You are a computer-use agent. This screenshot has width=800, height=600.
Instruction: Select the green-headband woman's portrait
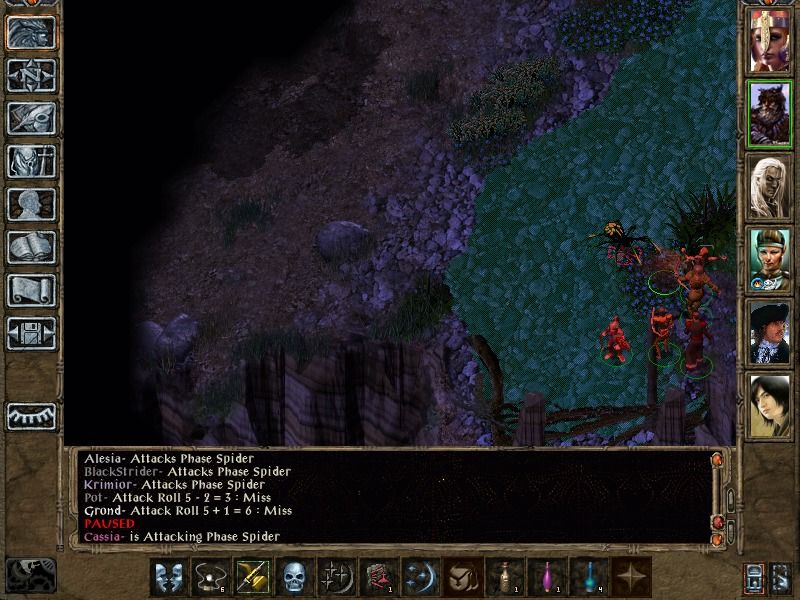point(771,259)
